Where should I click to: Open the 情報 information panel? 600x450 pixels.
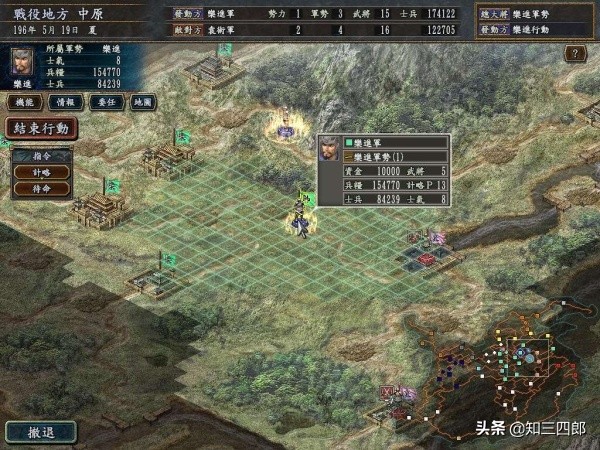click(64, 102)
